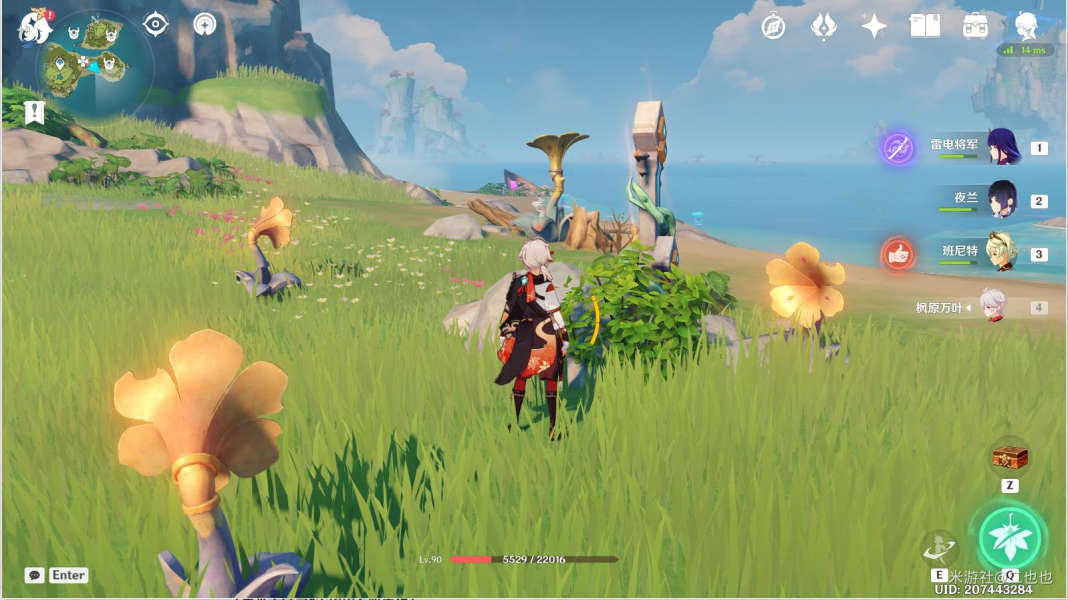Open the backpack inventory

point(976,26)
